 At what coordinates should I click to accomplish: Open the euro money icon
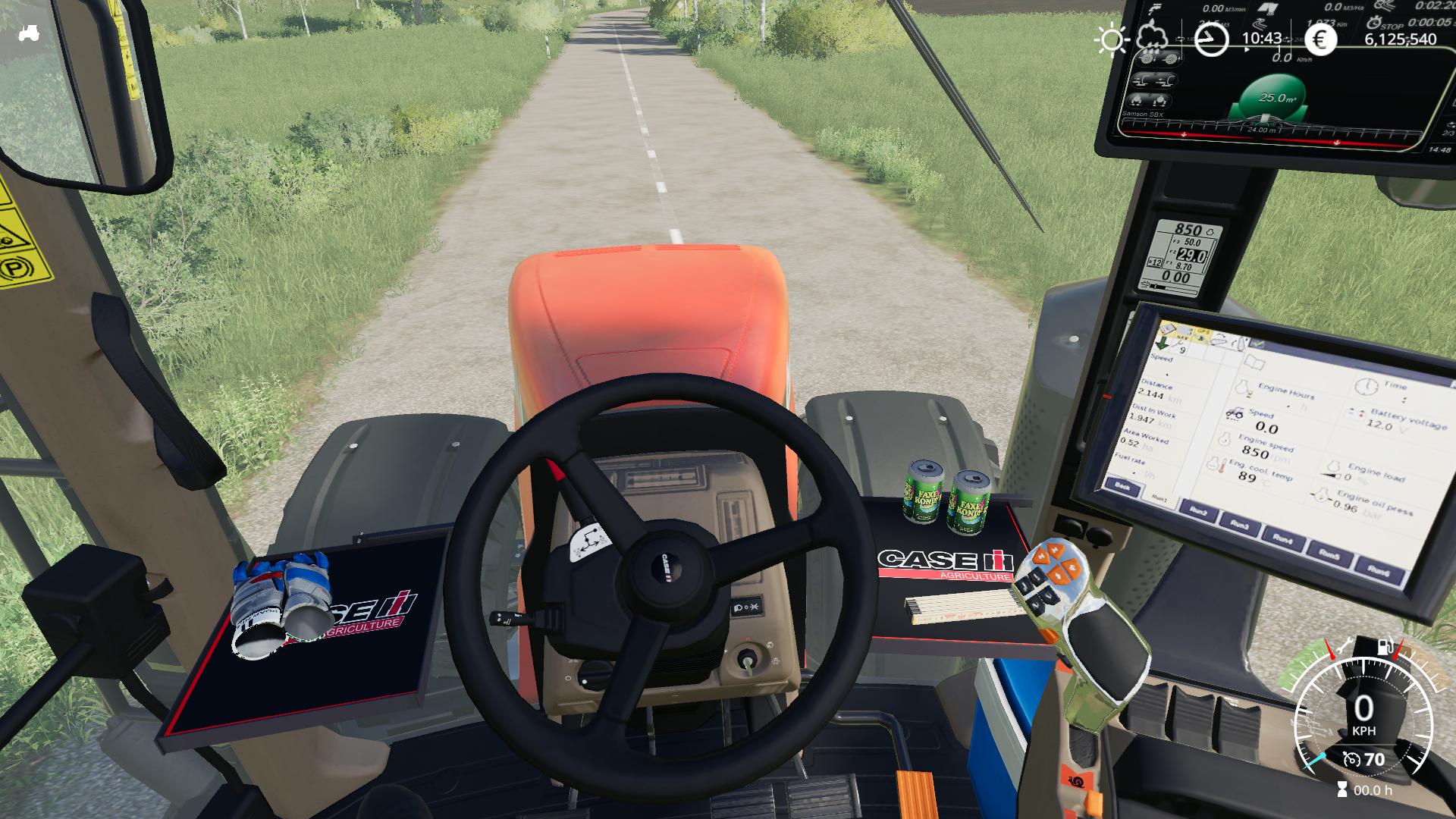[1320, 39]
